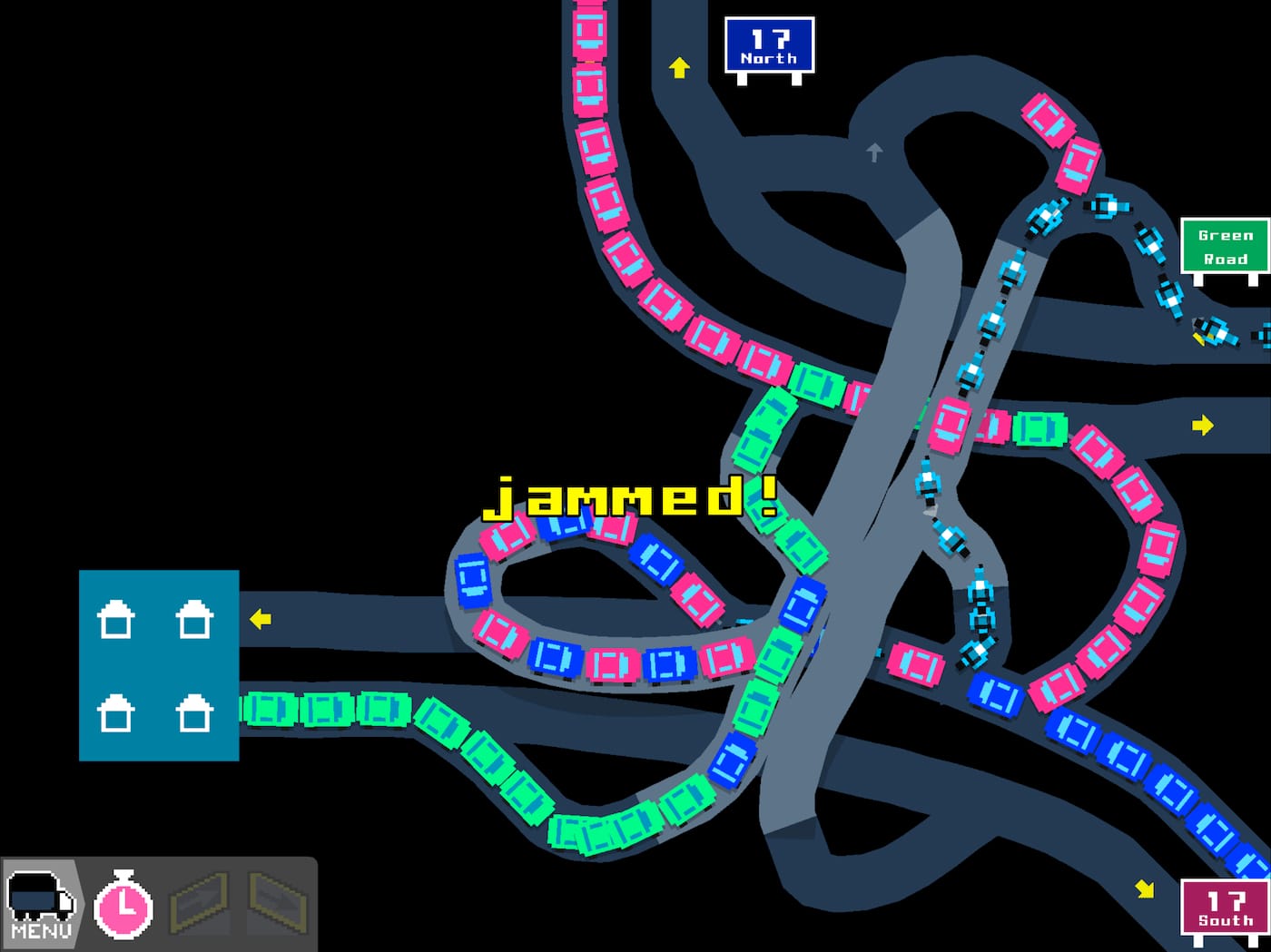
Task: Click the blue residential building block
Action: [160, 665]
